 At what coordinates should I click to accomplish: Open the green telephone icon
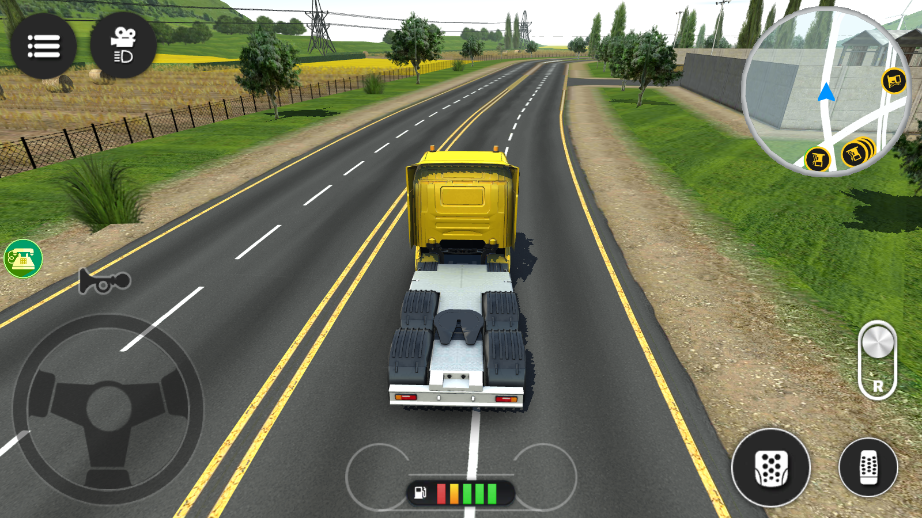pos(22,258)
